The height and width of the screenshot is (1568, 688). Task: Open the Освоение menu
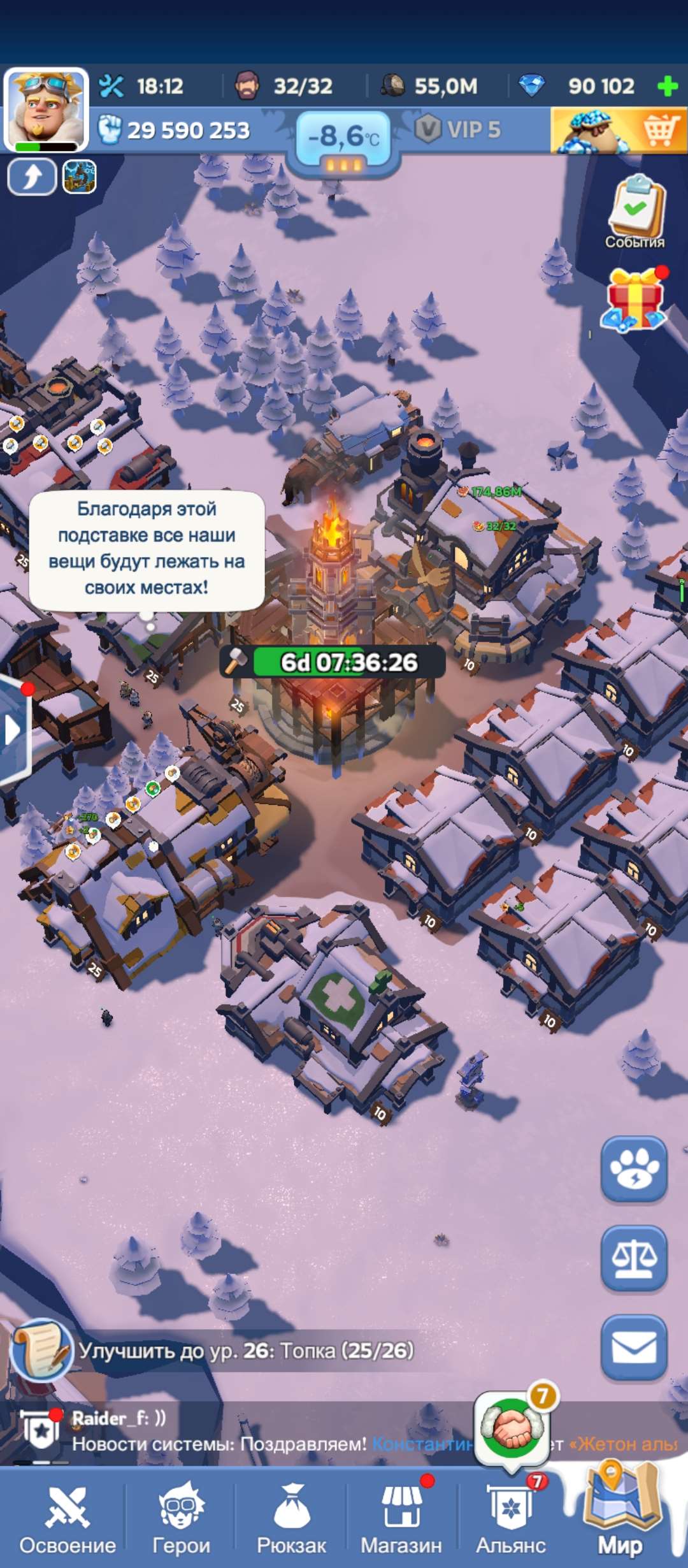pos(68,1518)
